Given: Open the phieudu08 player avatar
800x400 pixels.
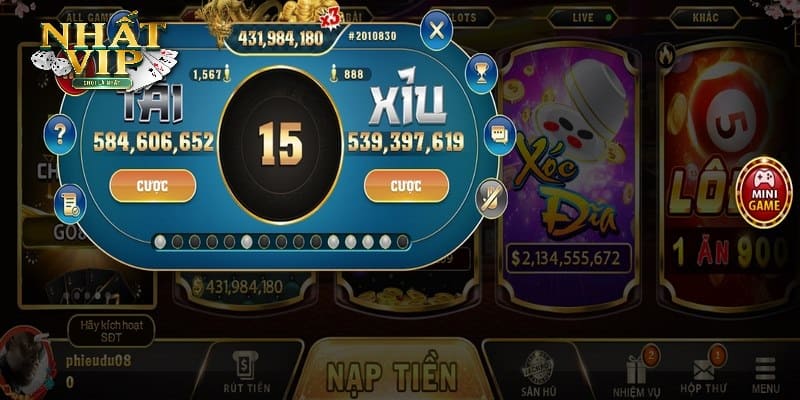Looking at the screenshot, I should pyautogui.click(x=27, y=362).
